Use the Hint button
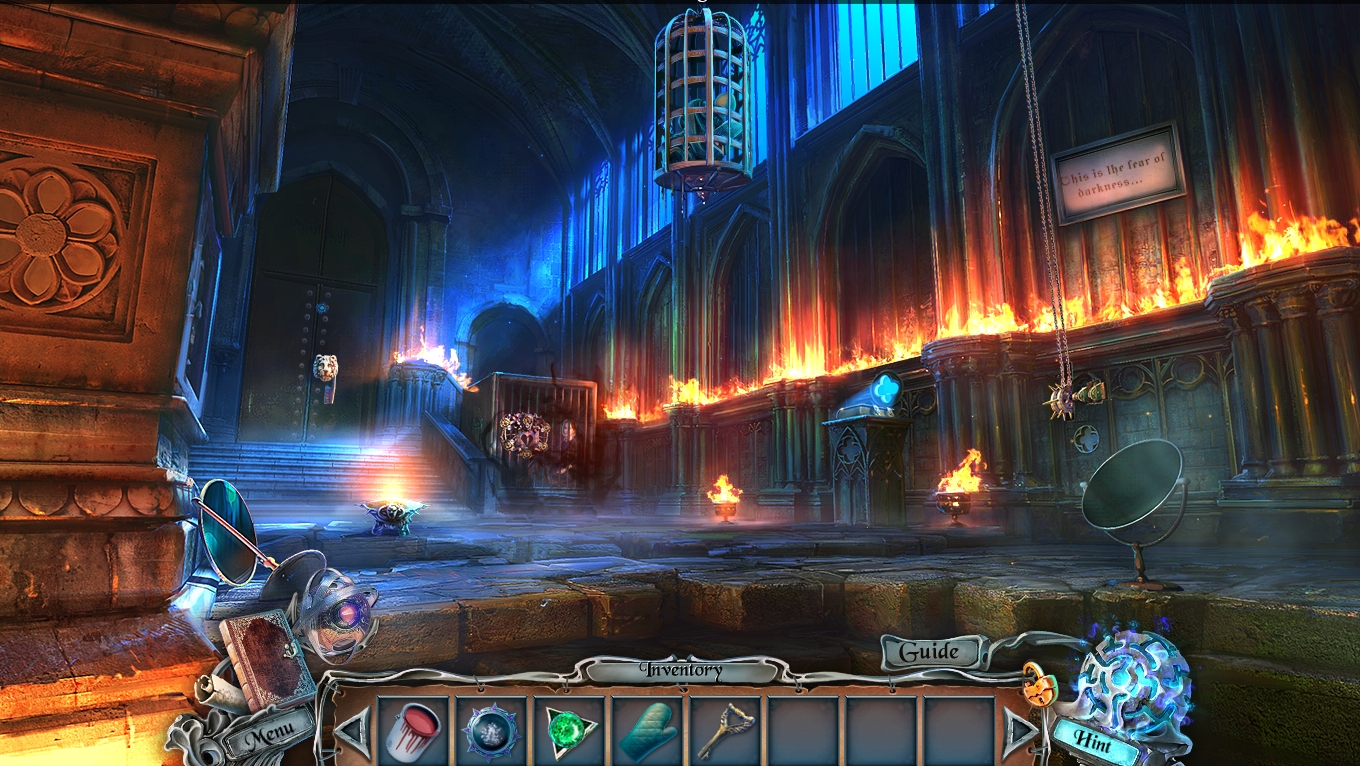The image size is (1360, 766). pyautogui.click(x=1096, y=739)
